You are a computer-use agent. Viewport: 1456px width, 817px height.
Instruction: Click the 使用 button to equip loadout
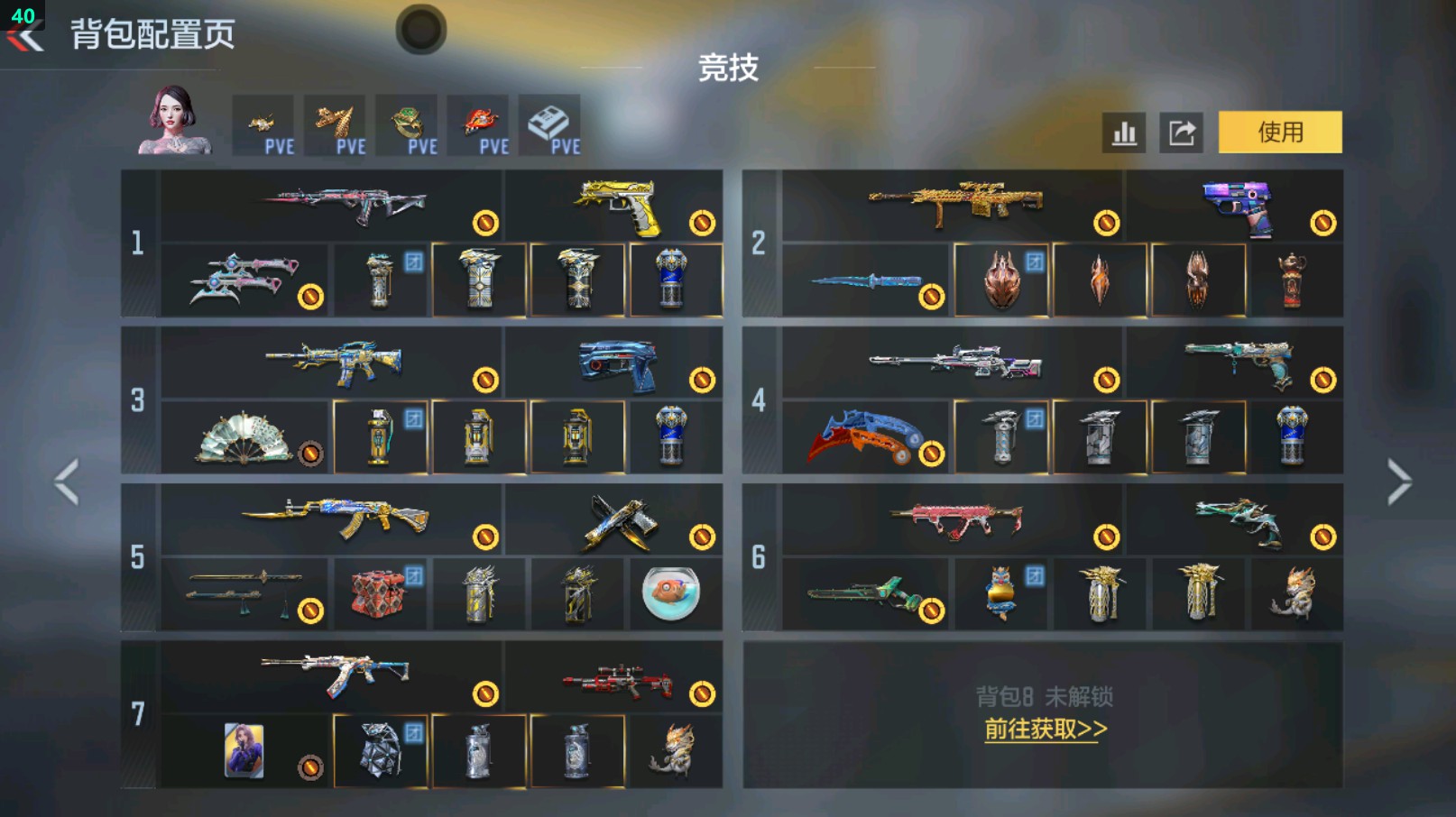pyautogui.click(x=1280, y=132)
